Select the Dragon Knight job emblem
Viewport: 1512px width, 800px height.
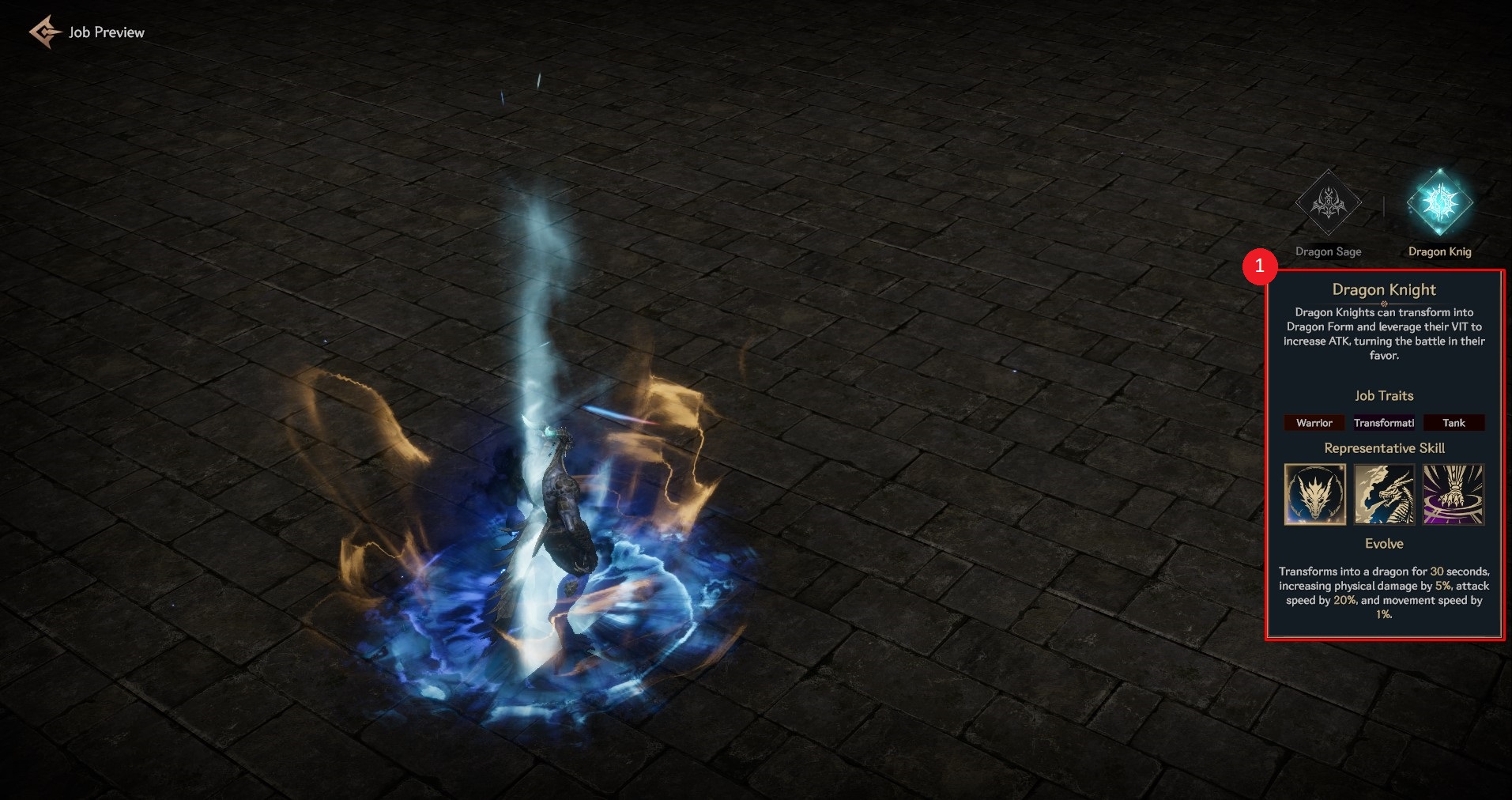tap(1439, 204)
